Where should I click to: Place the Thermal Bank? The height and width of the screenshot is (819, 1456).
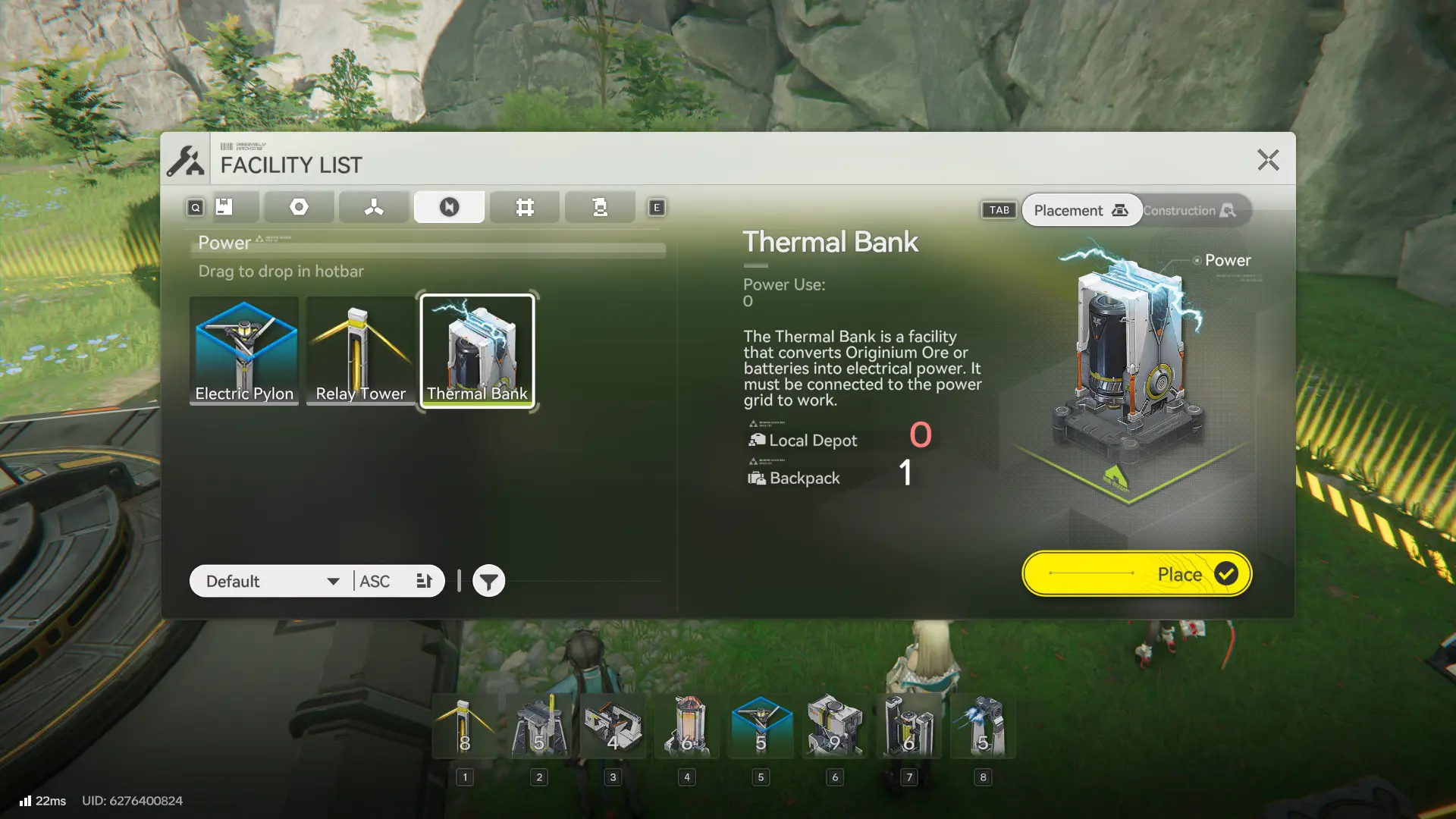(1136, 574)
